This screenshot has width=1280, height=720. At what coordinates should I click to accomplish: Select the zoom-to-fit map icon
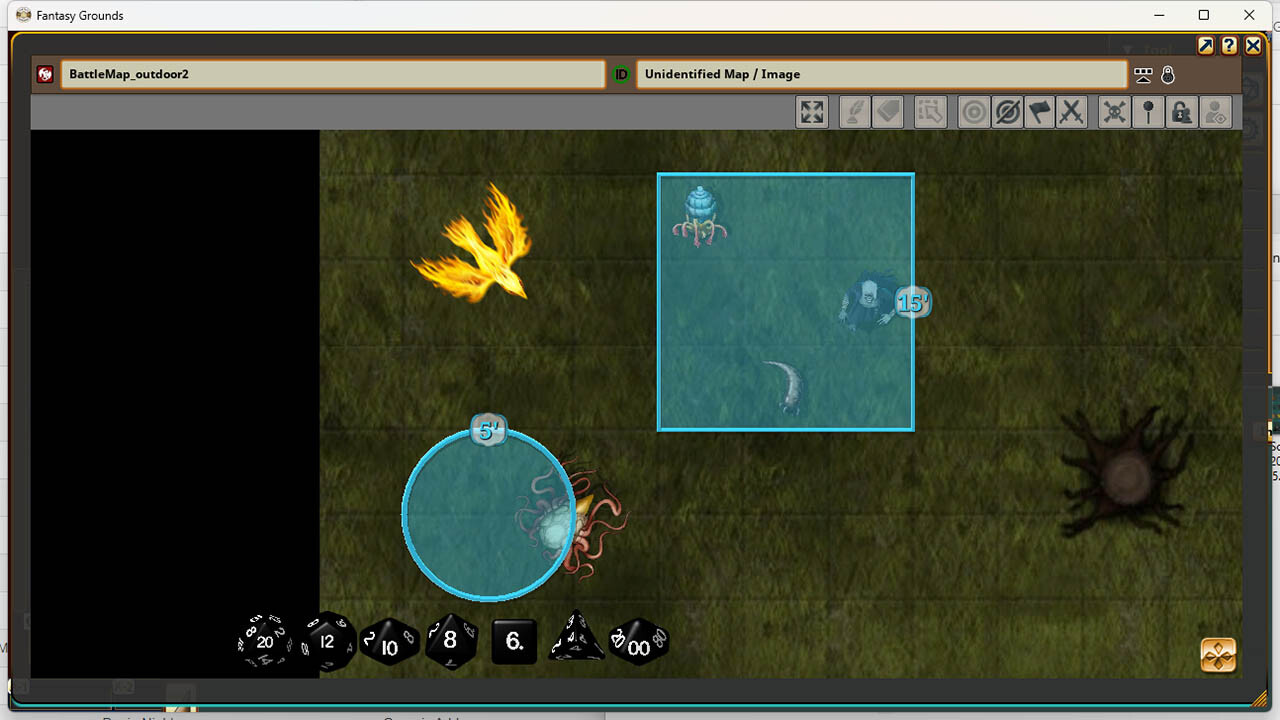(812, 112)
